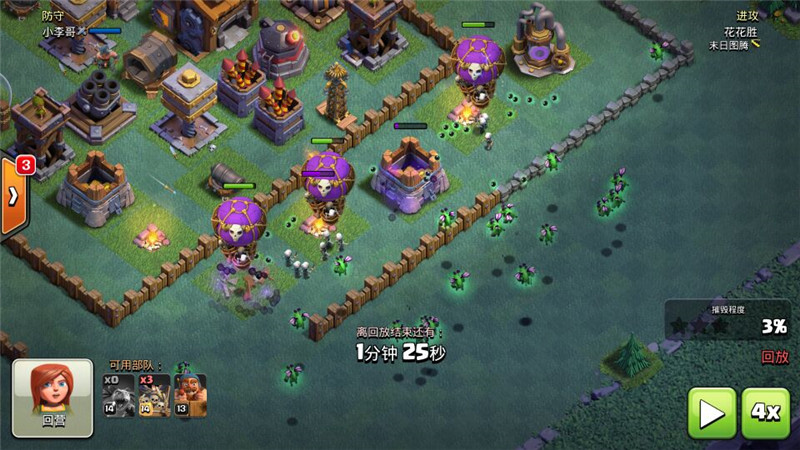
Task: Choose the skeleton balloon troop card
Action: 154,396
